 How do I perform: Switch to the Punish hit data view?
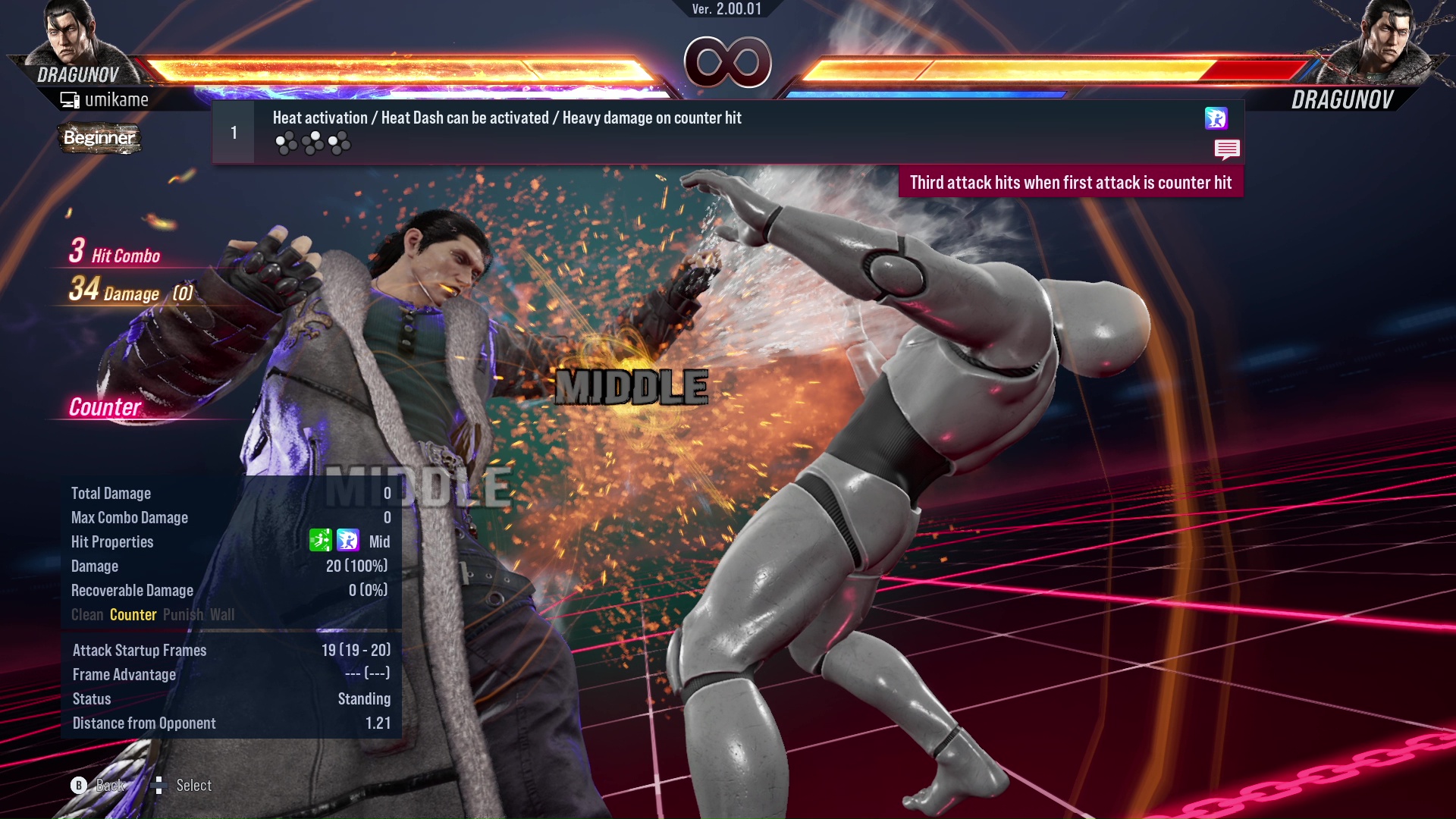(183, 614)
